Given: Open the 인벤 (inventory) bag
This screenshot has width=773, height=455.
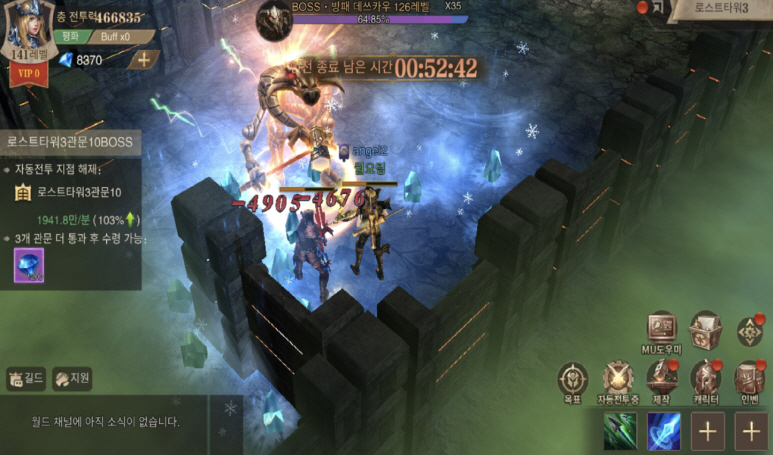Looking at the screenshot, I should coord(749,379).
